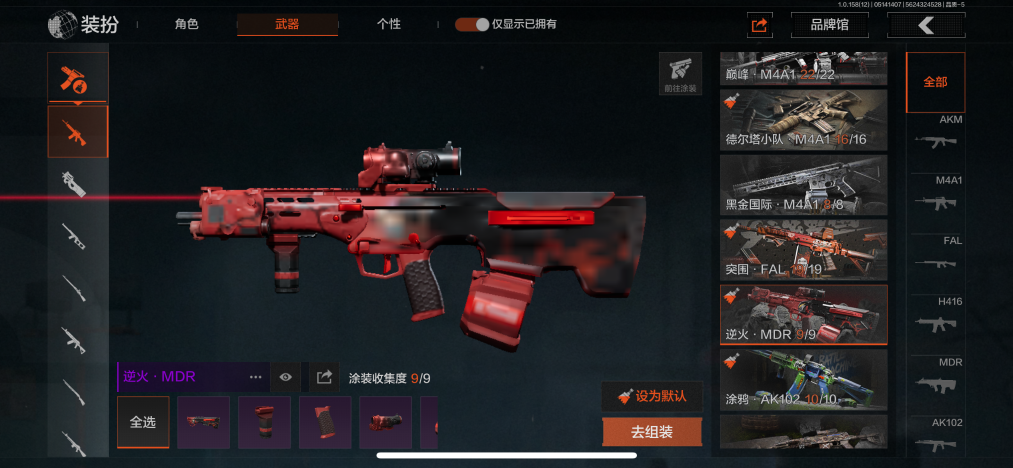The height and width of the screenshot is (468, 1013).
Task: Open the 品牌馆 brand hall
Action: pyautogui.click(x=829, y=25)
